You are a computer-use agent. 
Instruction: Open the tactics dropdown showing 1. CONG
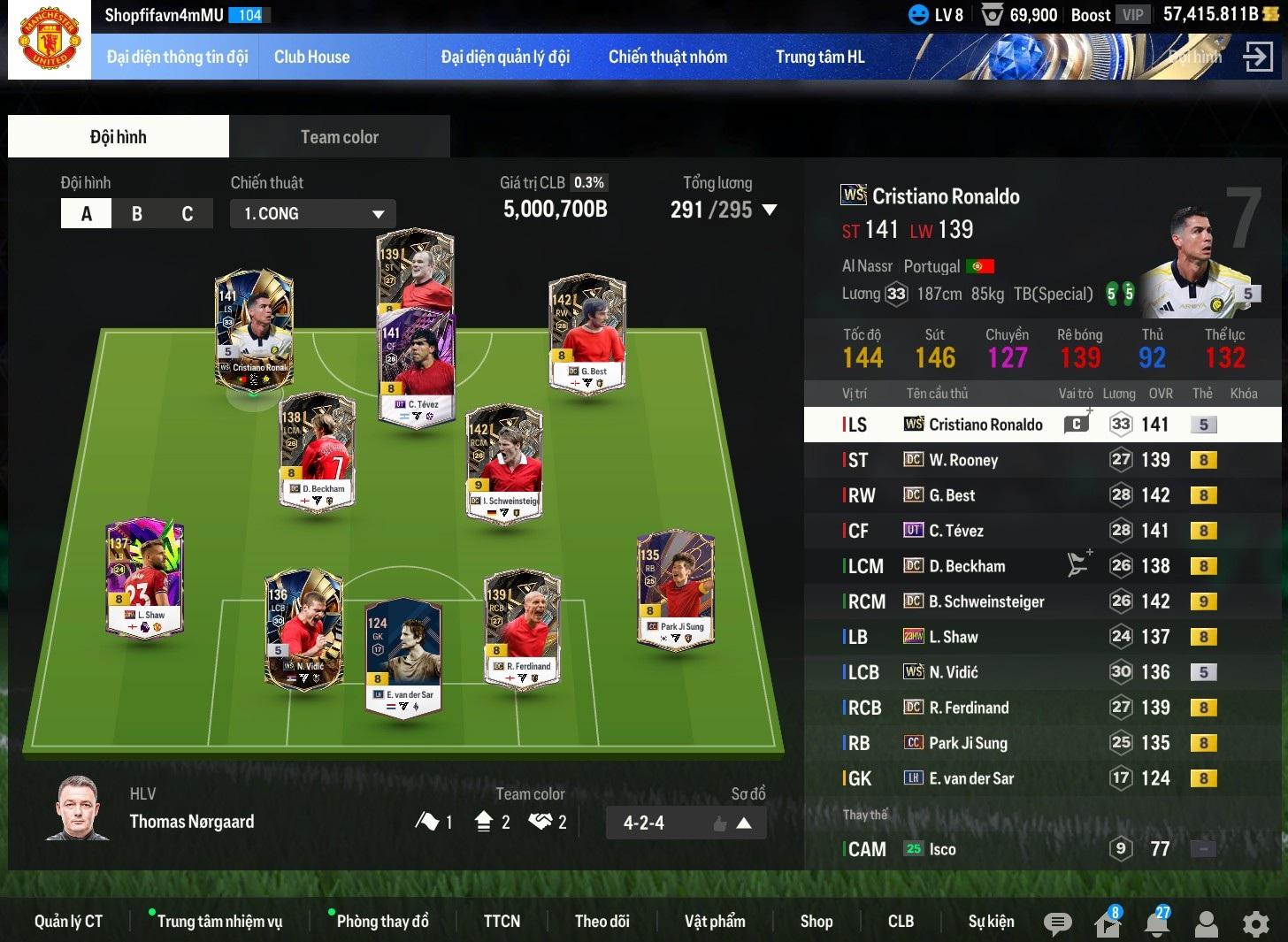(x=312, y=213)
